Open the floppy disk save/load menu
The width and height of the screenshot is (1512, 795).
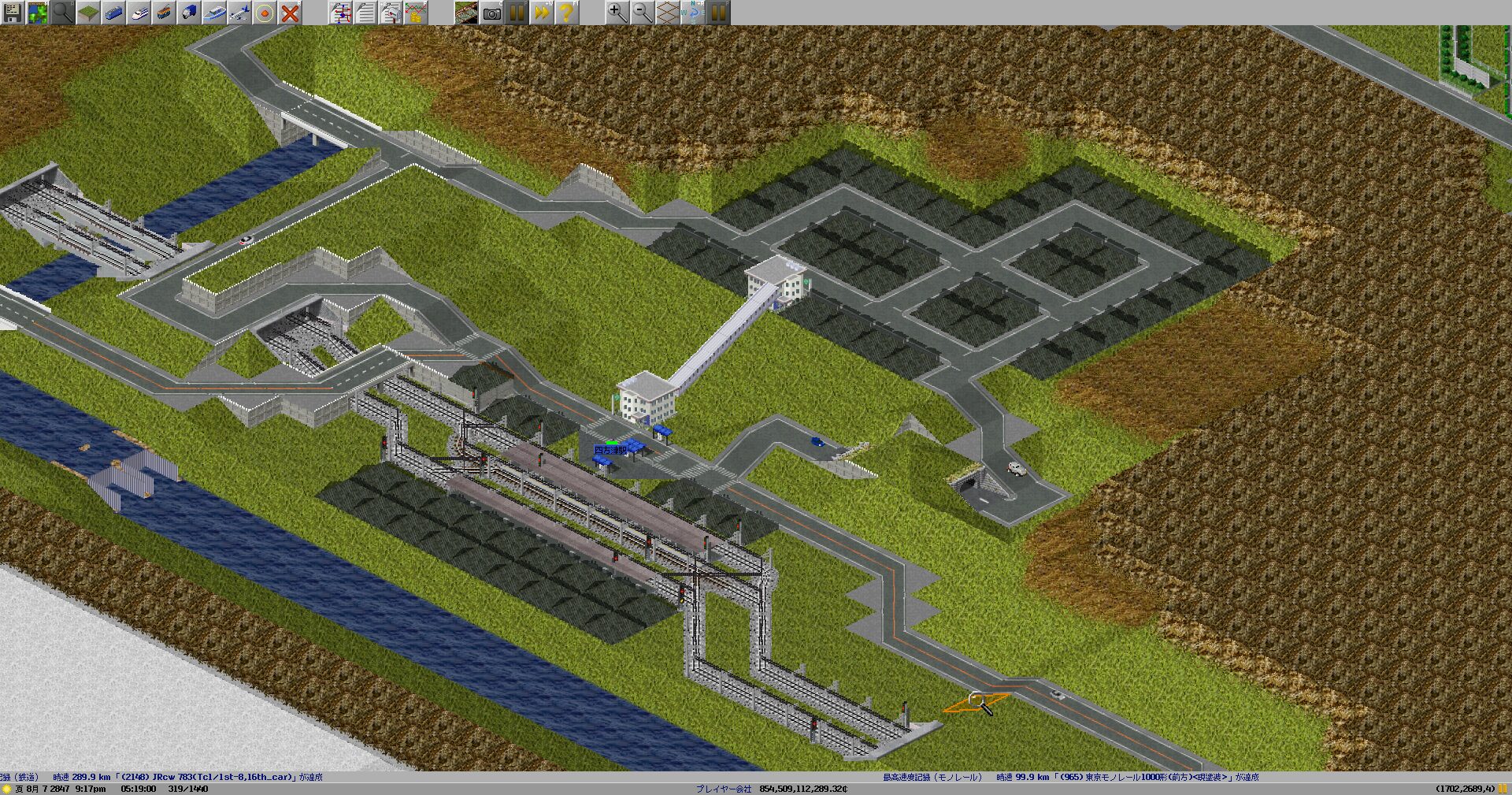click(12, 12)
